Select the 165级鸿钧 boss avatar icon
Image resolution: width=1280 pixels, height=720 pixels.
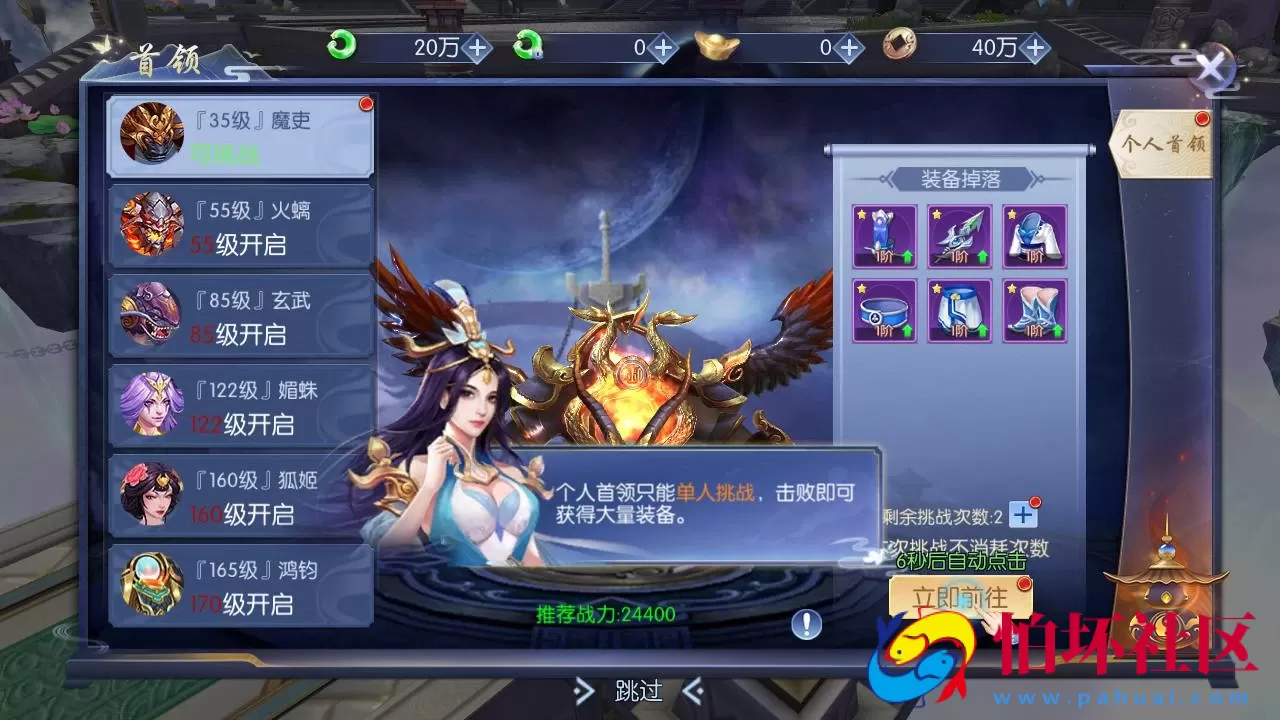152,583
